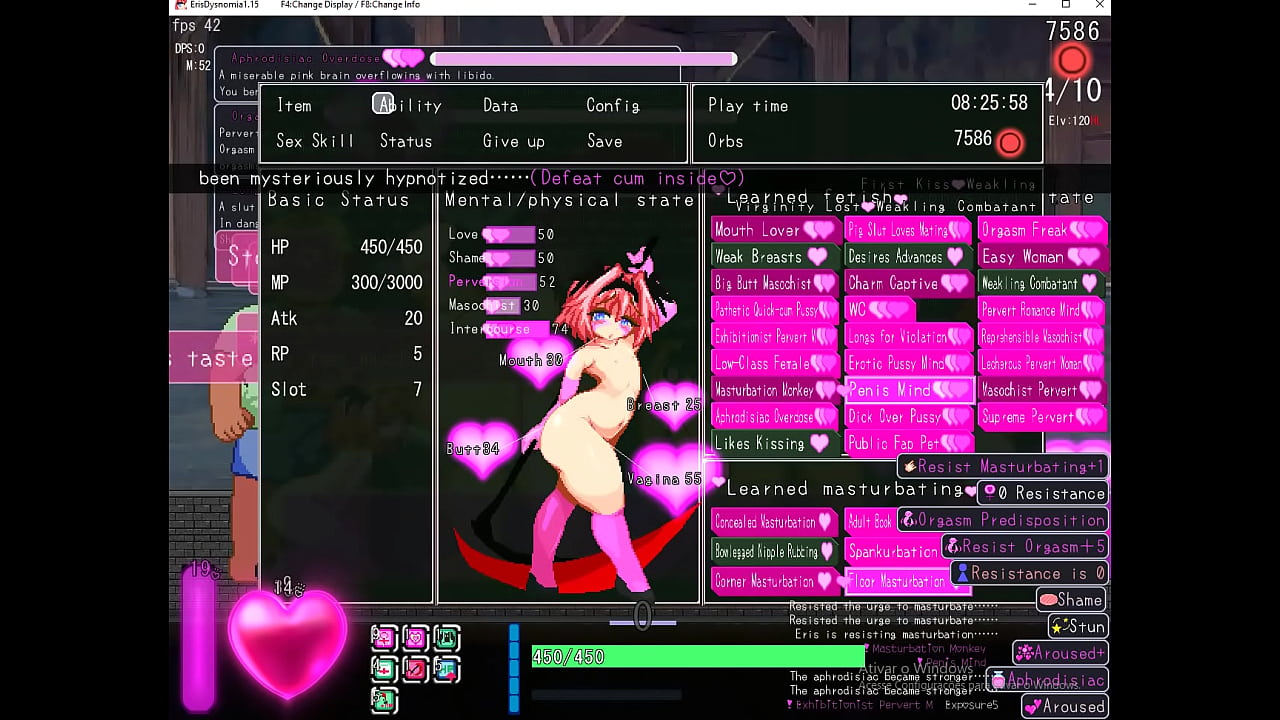
Task: Switch to the Sex Skill menu entry
Action: pos(314,141)
